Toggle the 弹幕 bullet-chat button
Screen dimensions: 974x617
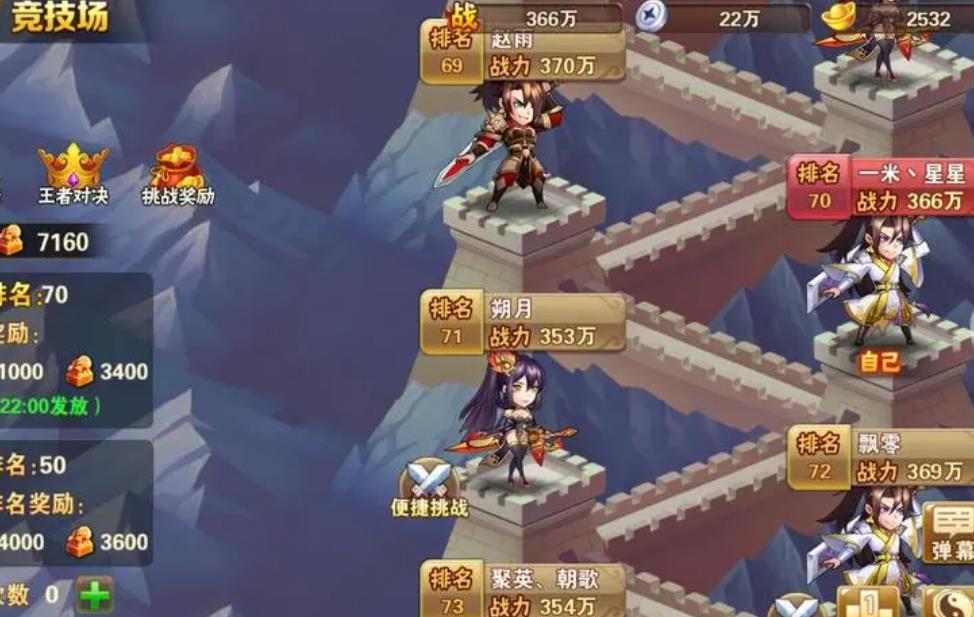[949, 532]
